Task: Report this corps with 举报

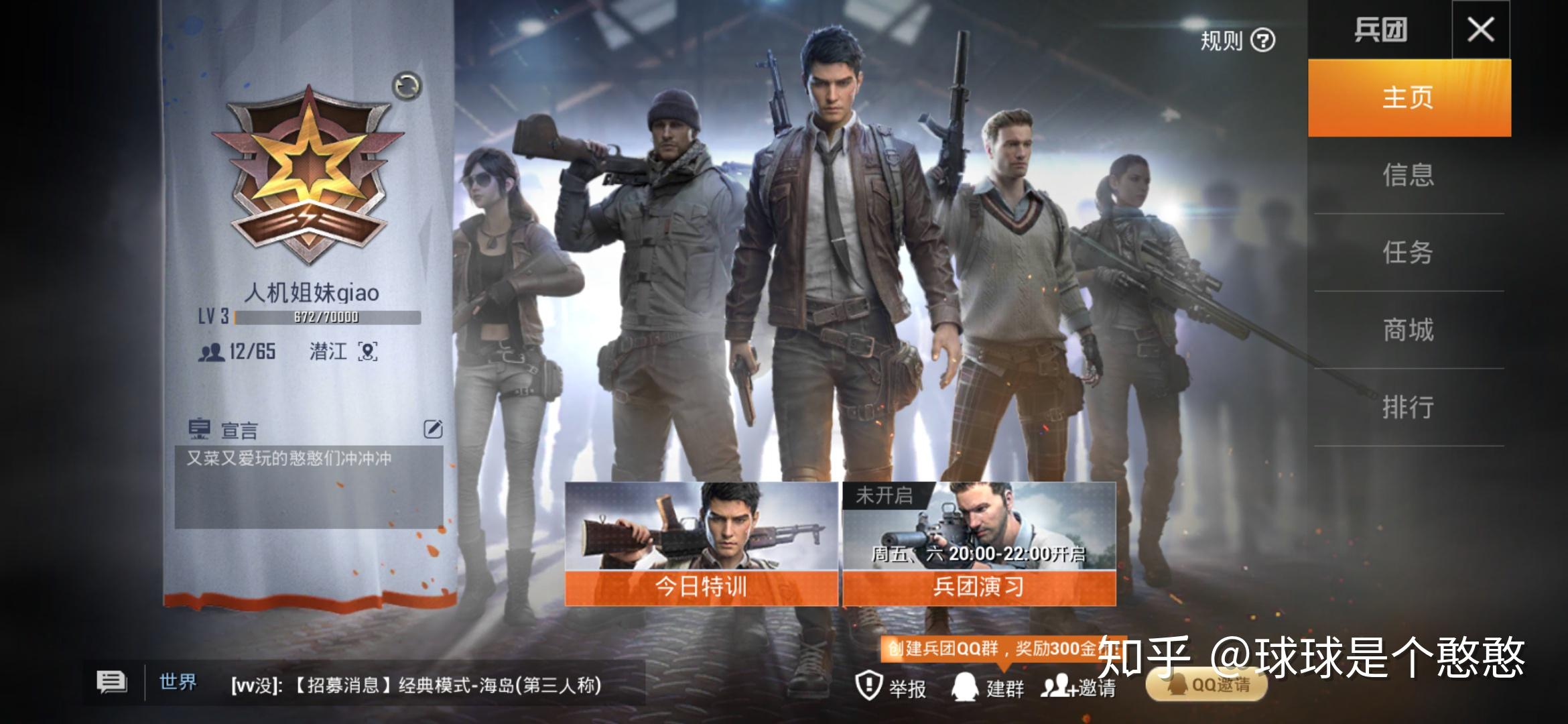Action: click(x=891, y=687)
